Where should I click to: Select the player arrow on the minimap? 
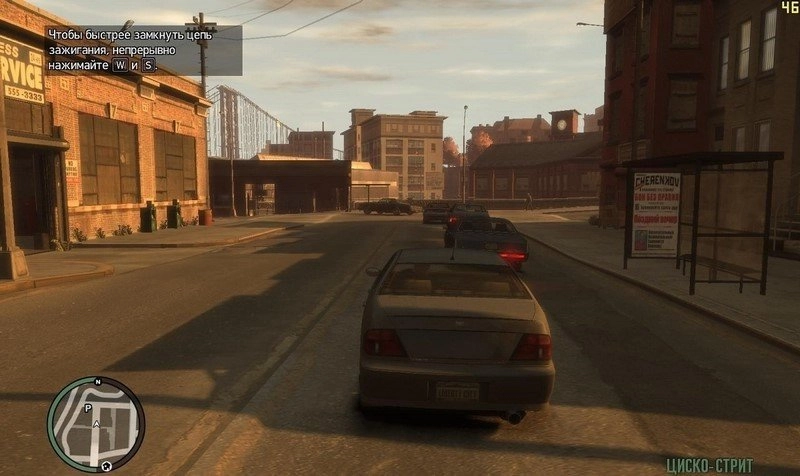click(96, 425)
